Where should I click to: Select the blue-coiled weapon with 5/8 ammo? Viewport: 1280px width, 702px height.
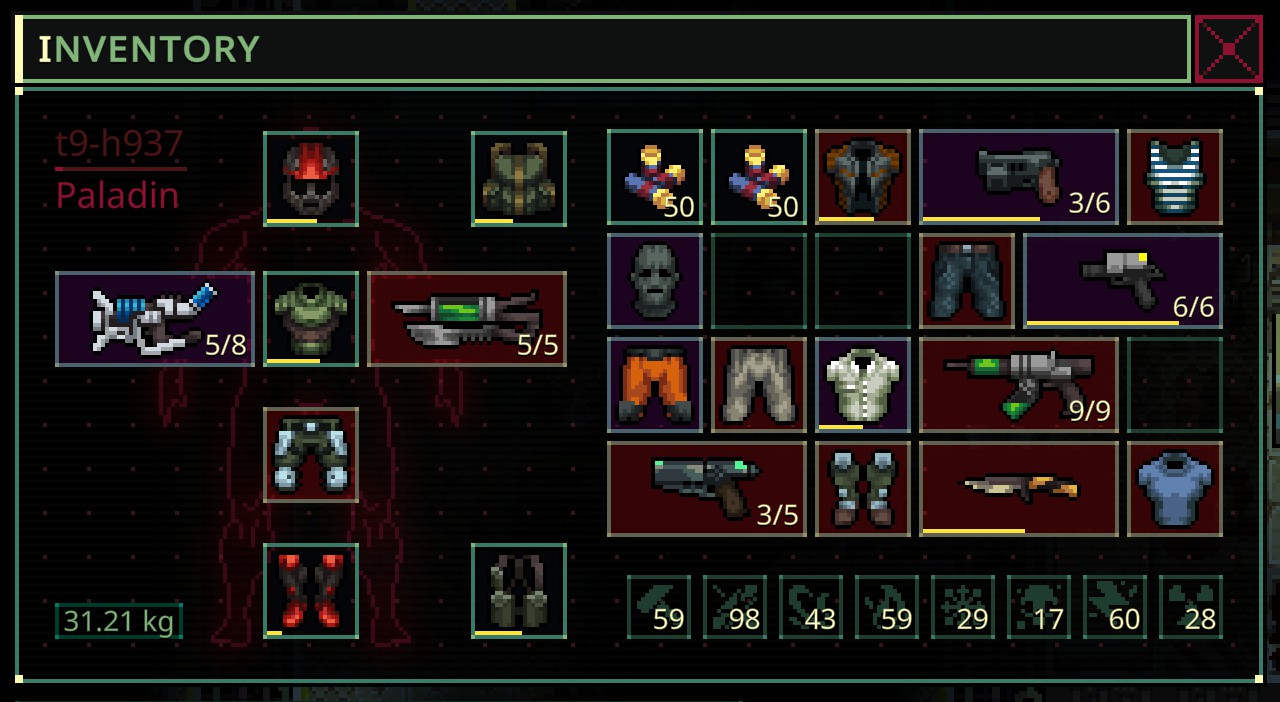tap(155, 319)
